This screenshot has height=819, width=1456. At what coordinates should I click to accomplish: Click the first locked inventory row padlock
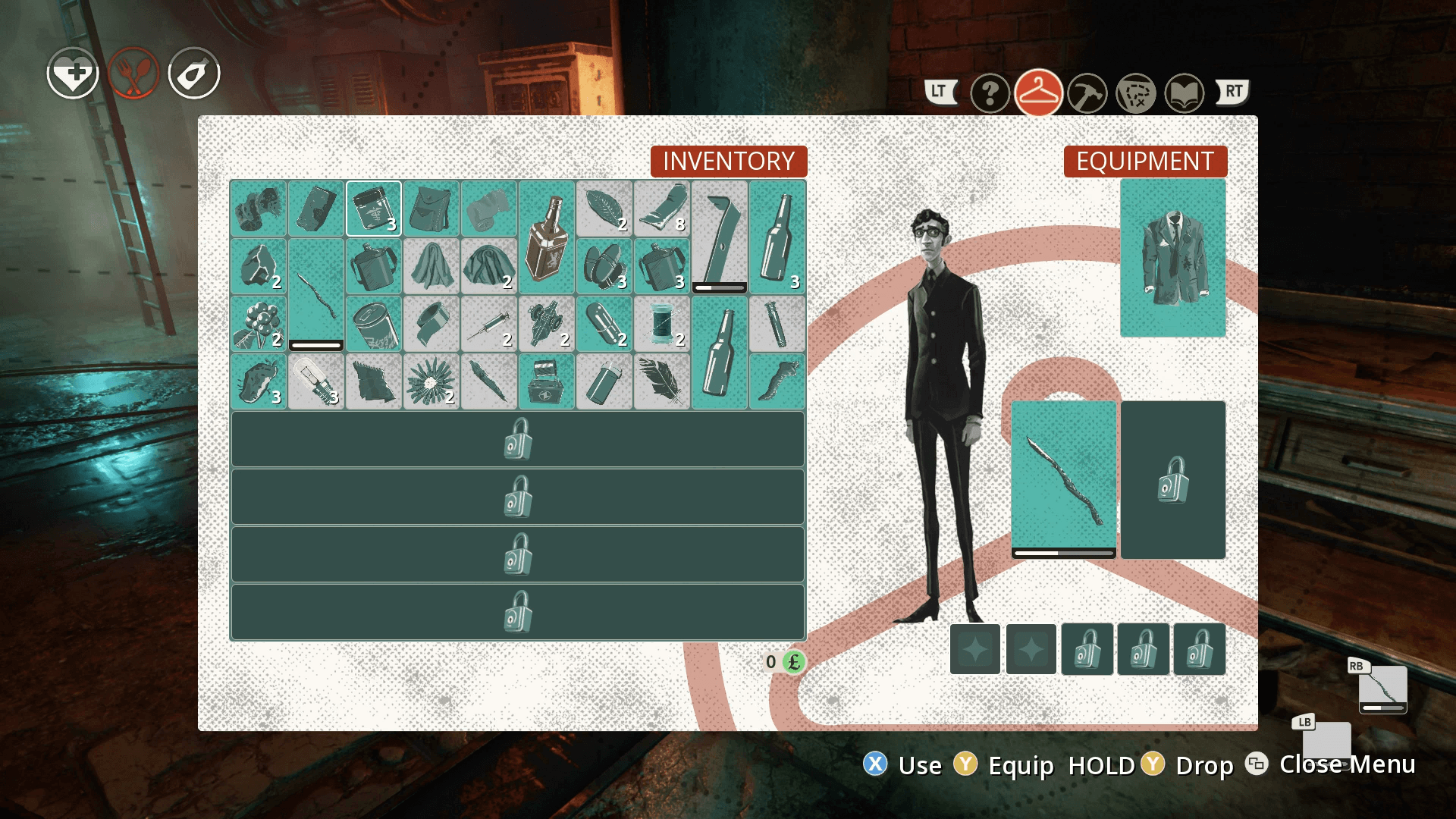pyautogui.click(x=519, y=438)
